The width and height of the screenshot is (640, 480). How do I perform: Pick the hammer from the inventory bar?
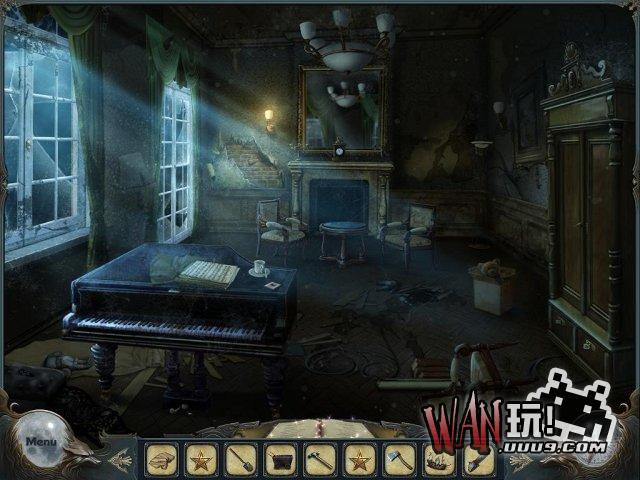coord(319,459)
